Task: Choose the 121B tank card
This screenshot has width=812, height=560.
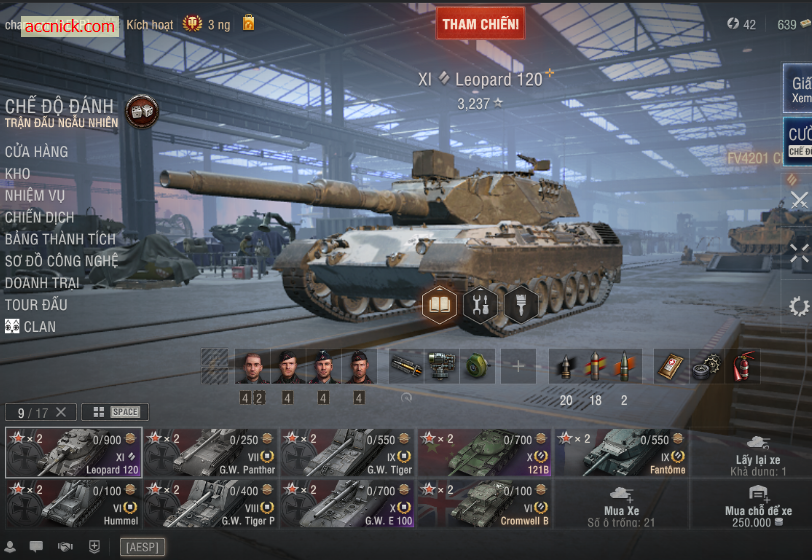Action: pyautogui.click(x=484, y=452)
